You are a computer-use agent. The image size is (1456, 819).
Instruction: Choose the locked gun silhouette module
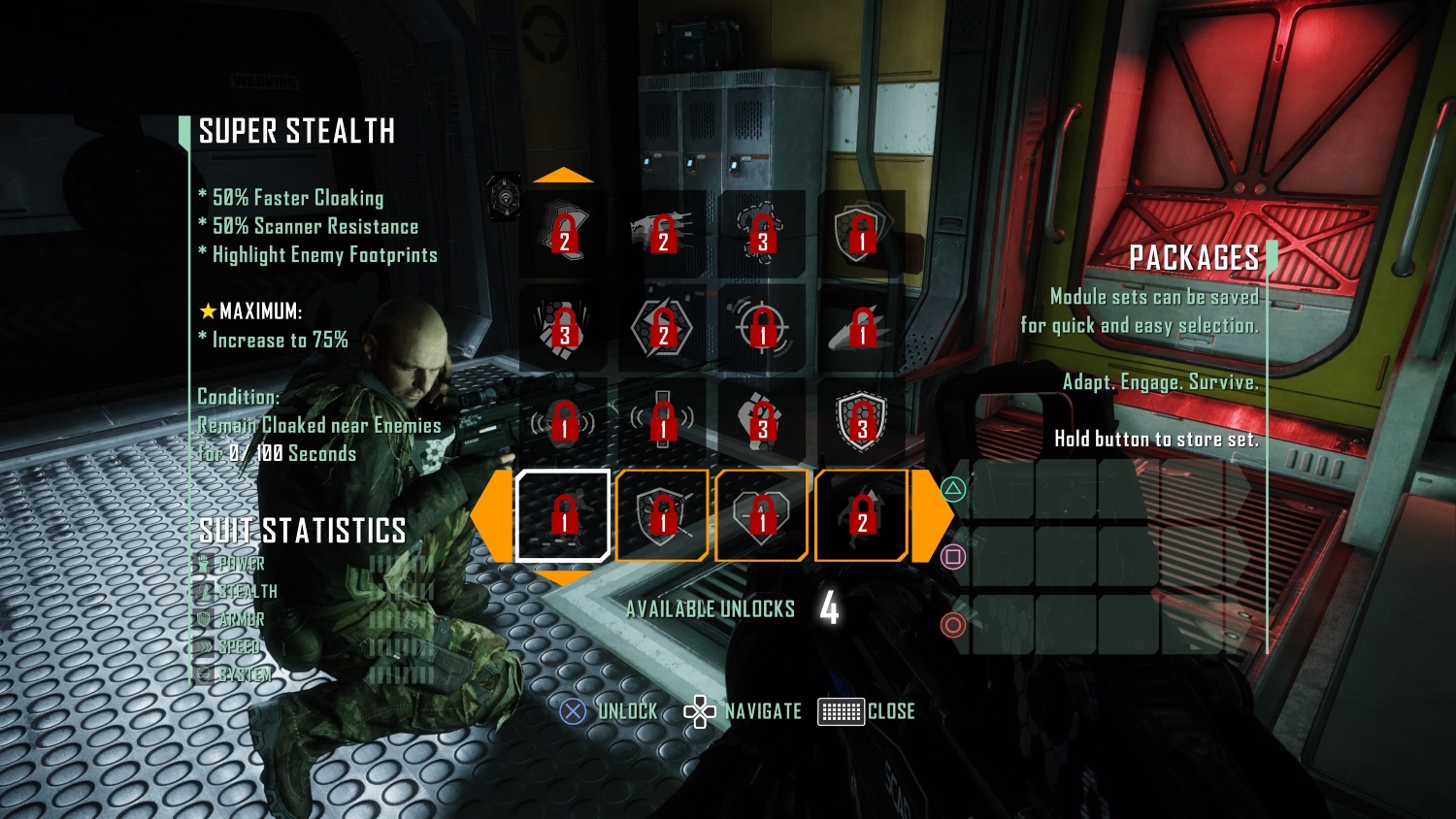coord(663,234)
